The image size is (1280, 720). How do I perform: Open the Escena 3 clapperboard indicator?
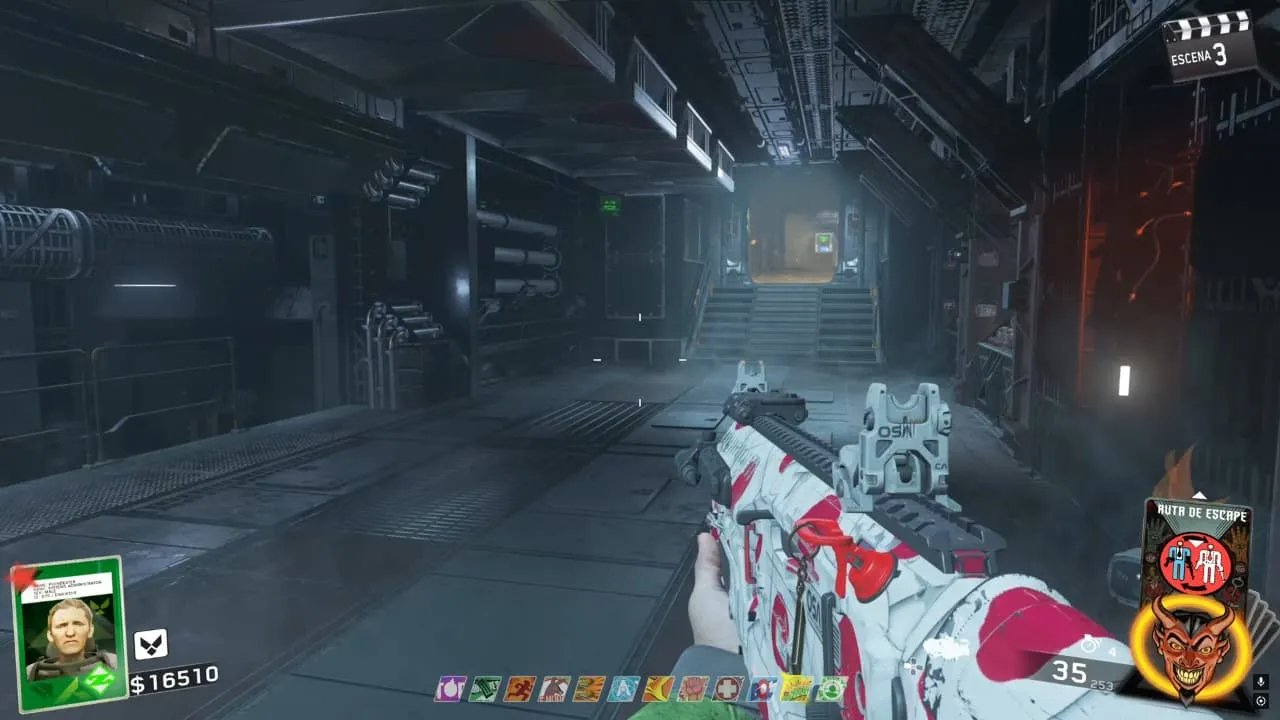(1208, 44)
